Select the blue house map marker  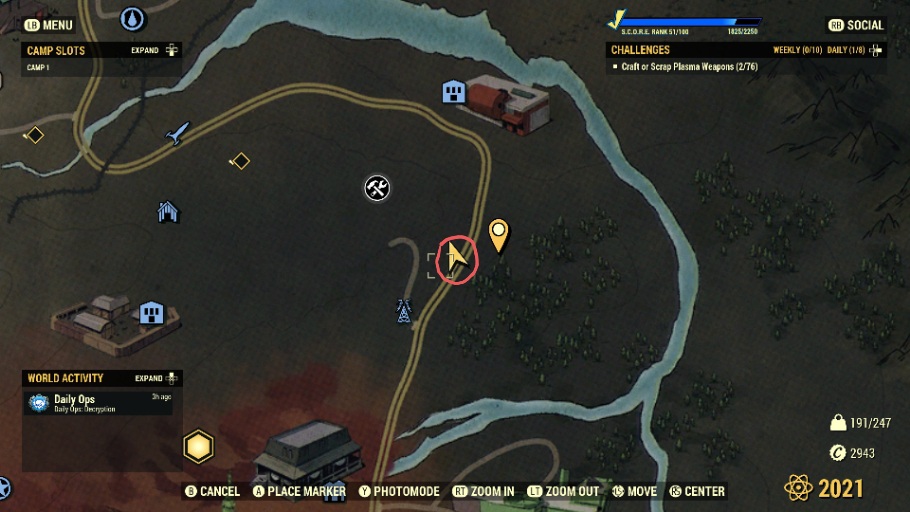[168, 211]
